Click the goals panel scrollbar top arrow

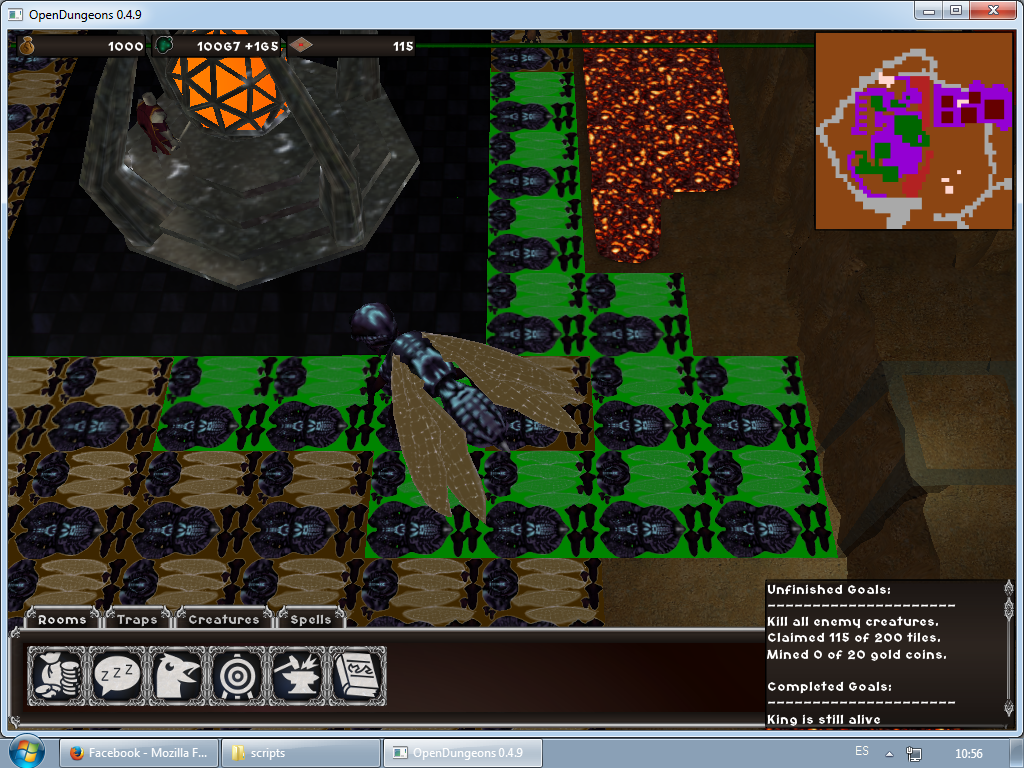1007,589
